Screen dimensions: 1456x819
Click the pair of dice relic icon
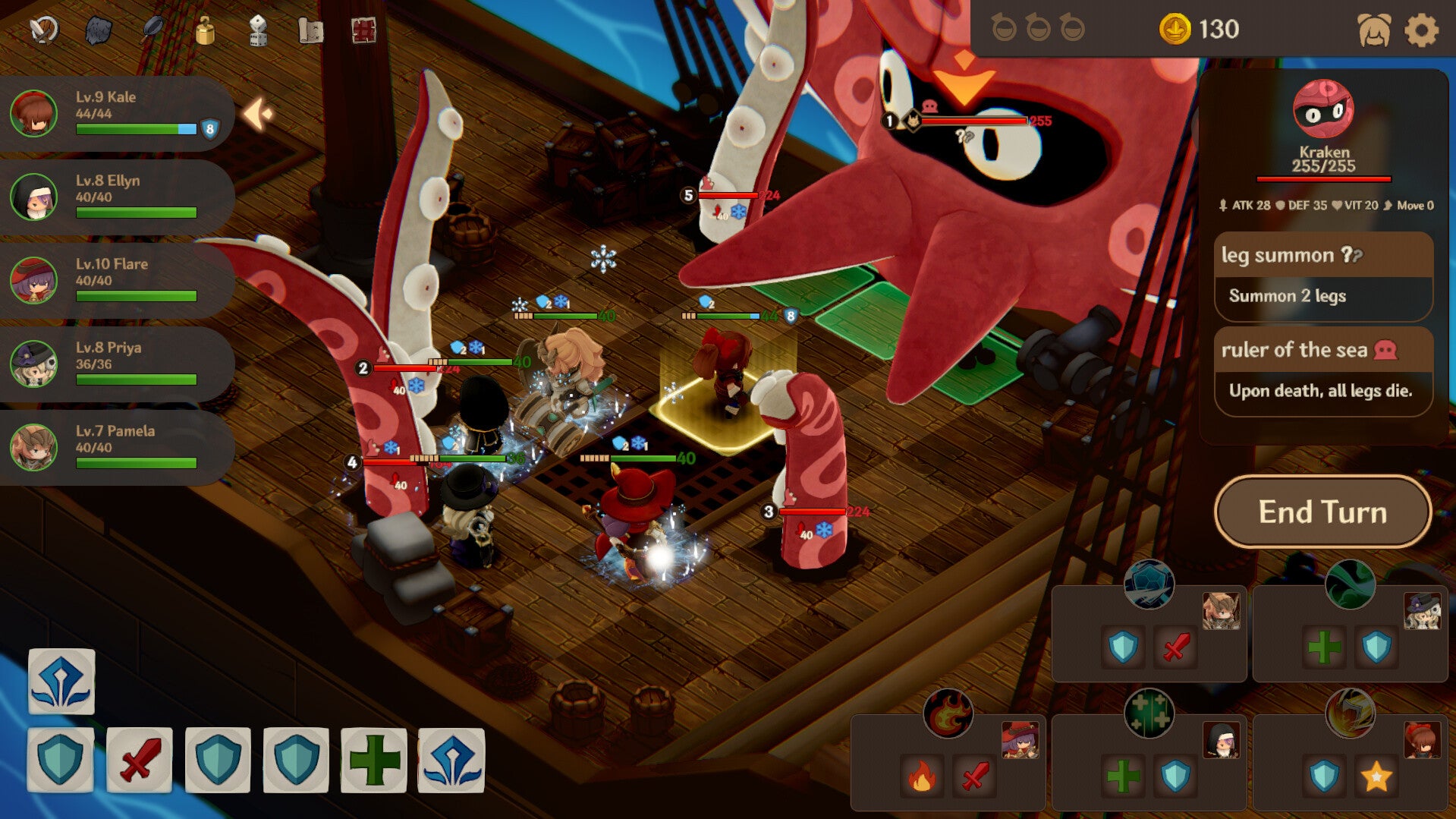click(x=258, y=31)
